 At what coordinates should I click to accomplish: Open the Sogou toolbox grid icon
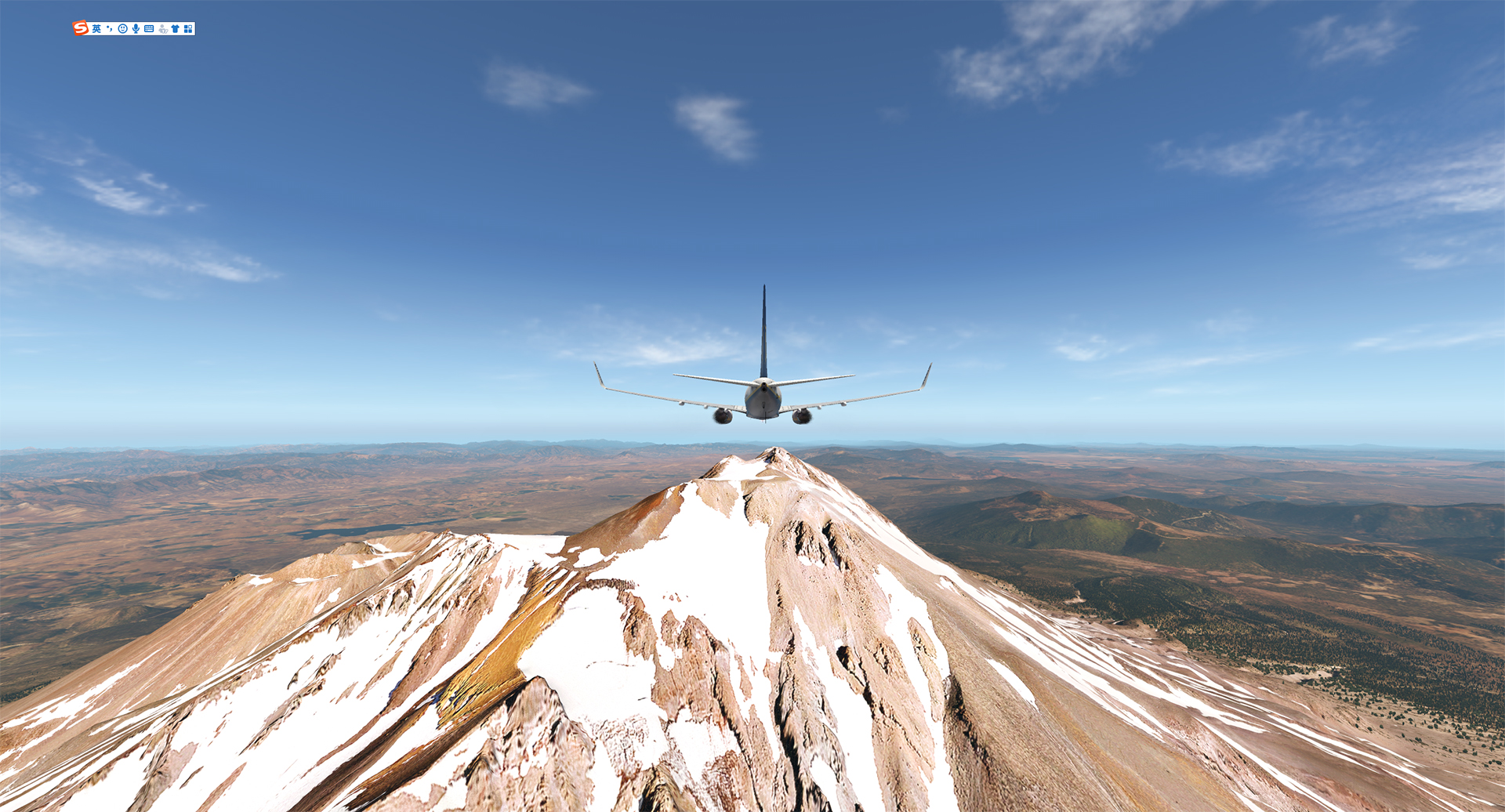tap(188, 28)
